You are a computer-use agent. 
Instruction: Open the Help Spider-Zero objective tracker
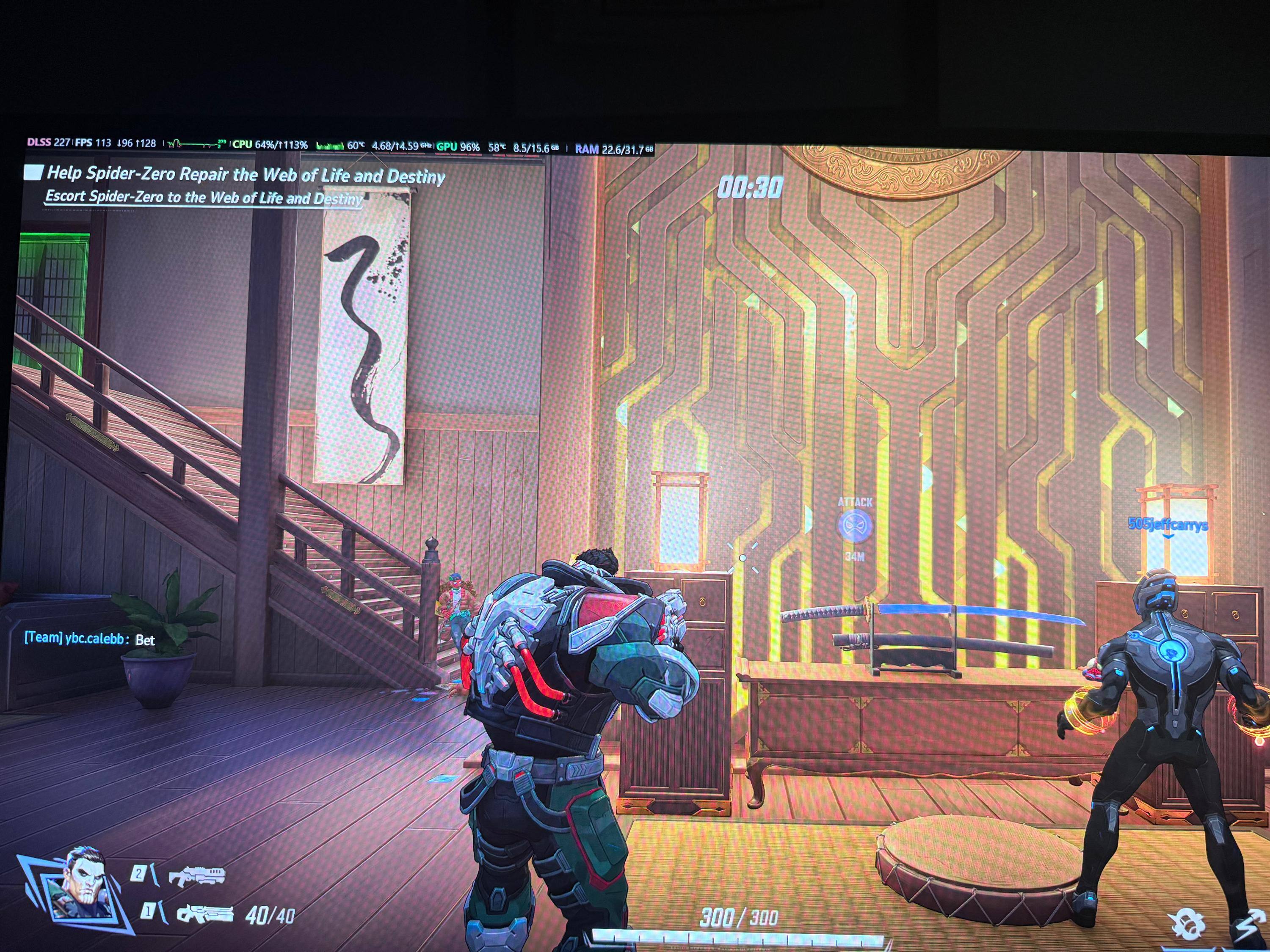pos(245,174)
